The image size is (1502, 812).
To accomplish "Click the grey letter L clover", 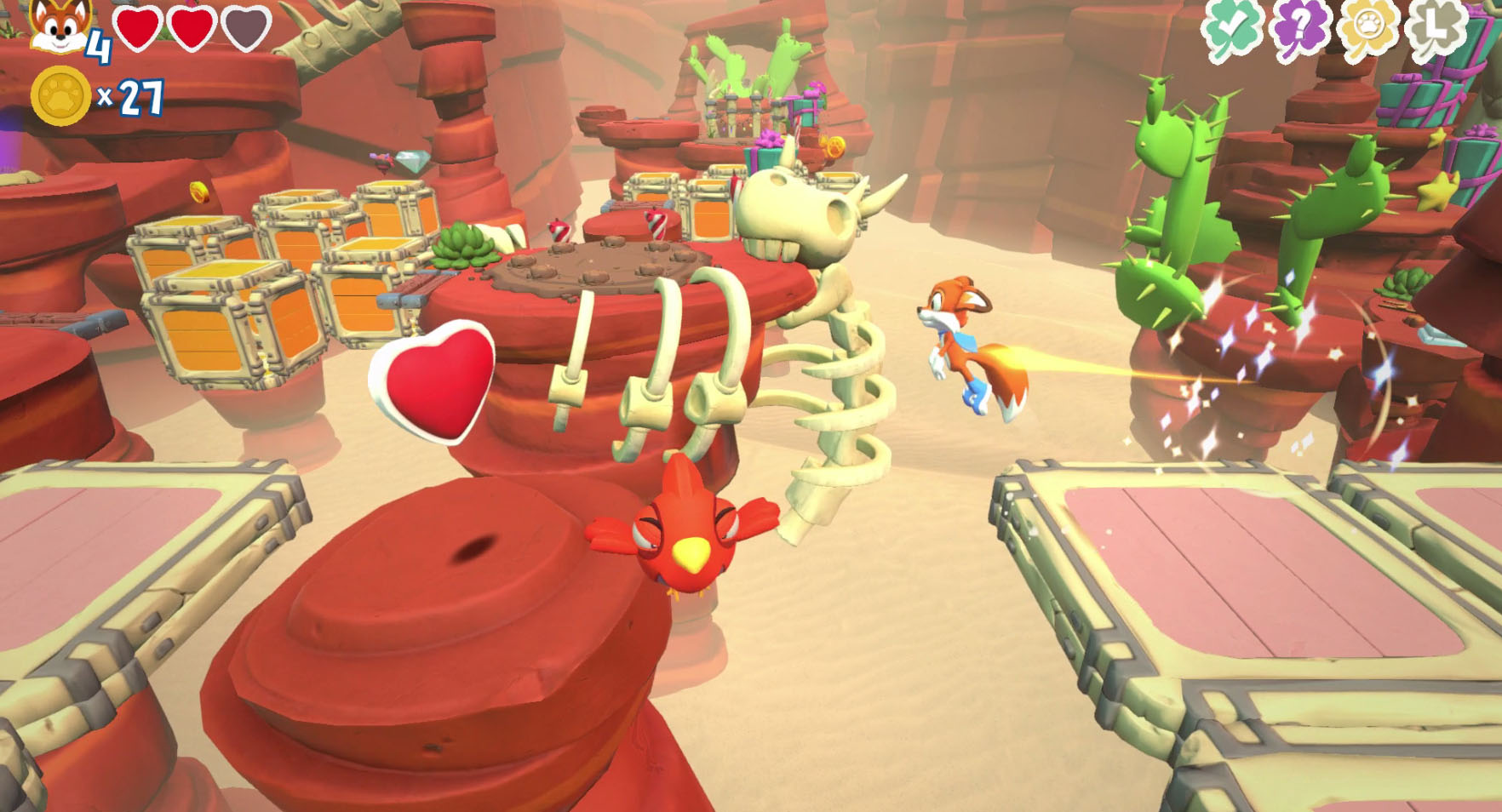I will click(1436, 27).
